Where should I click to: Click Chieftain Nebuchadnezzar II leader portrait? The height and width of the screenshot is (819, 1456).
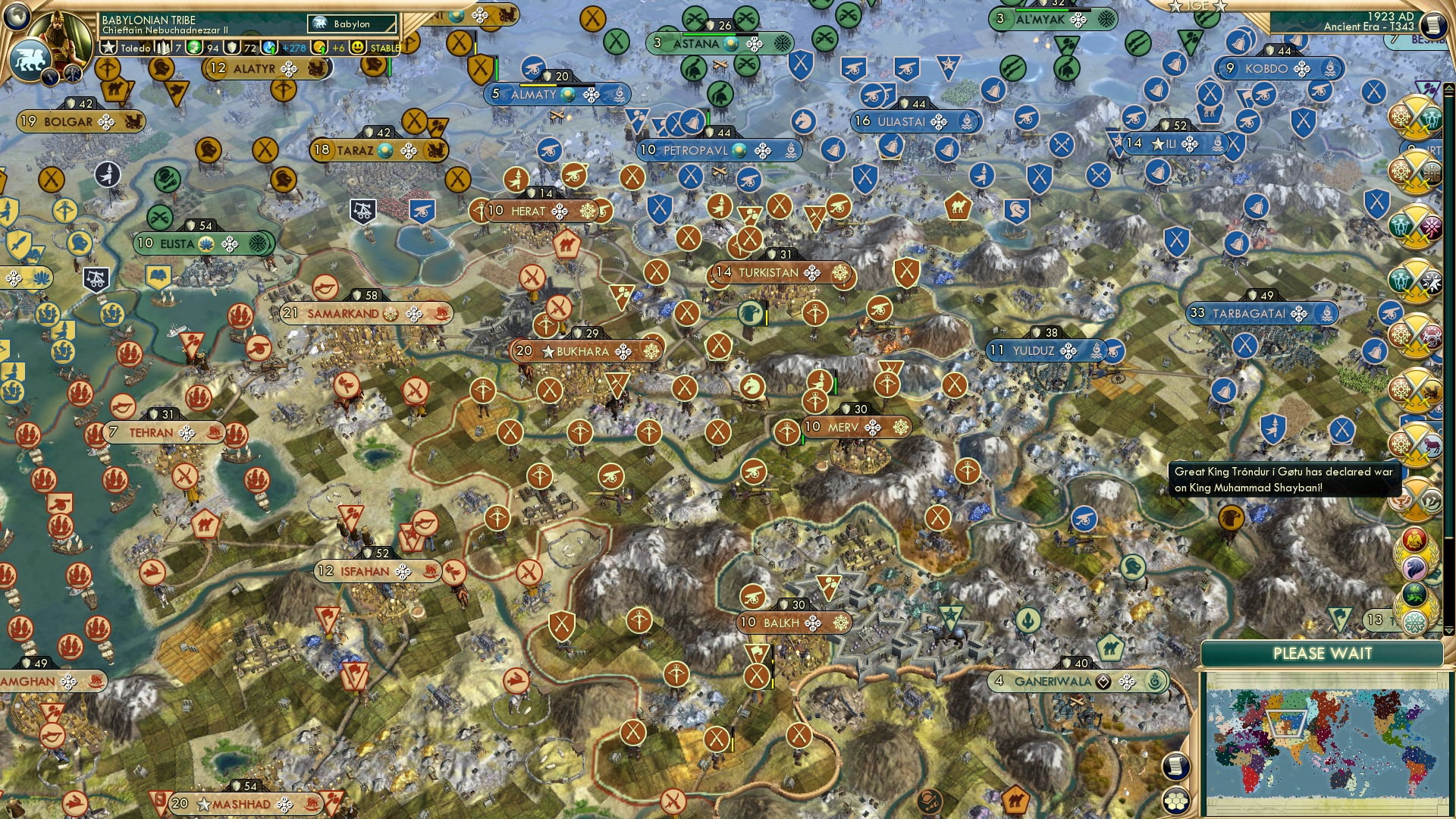(x=59, y=34)
